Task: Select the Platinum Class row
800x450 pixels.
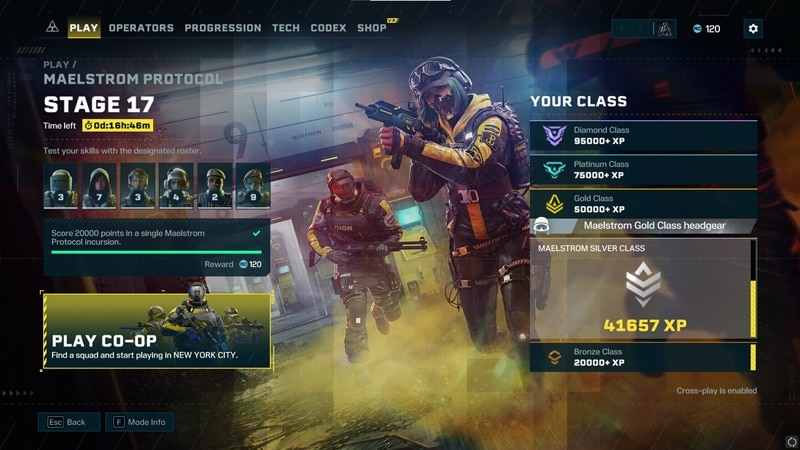Action: pos(643,170)
